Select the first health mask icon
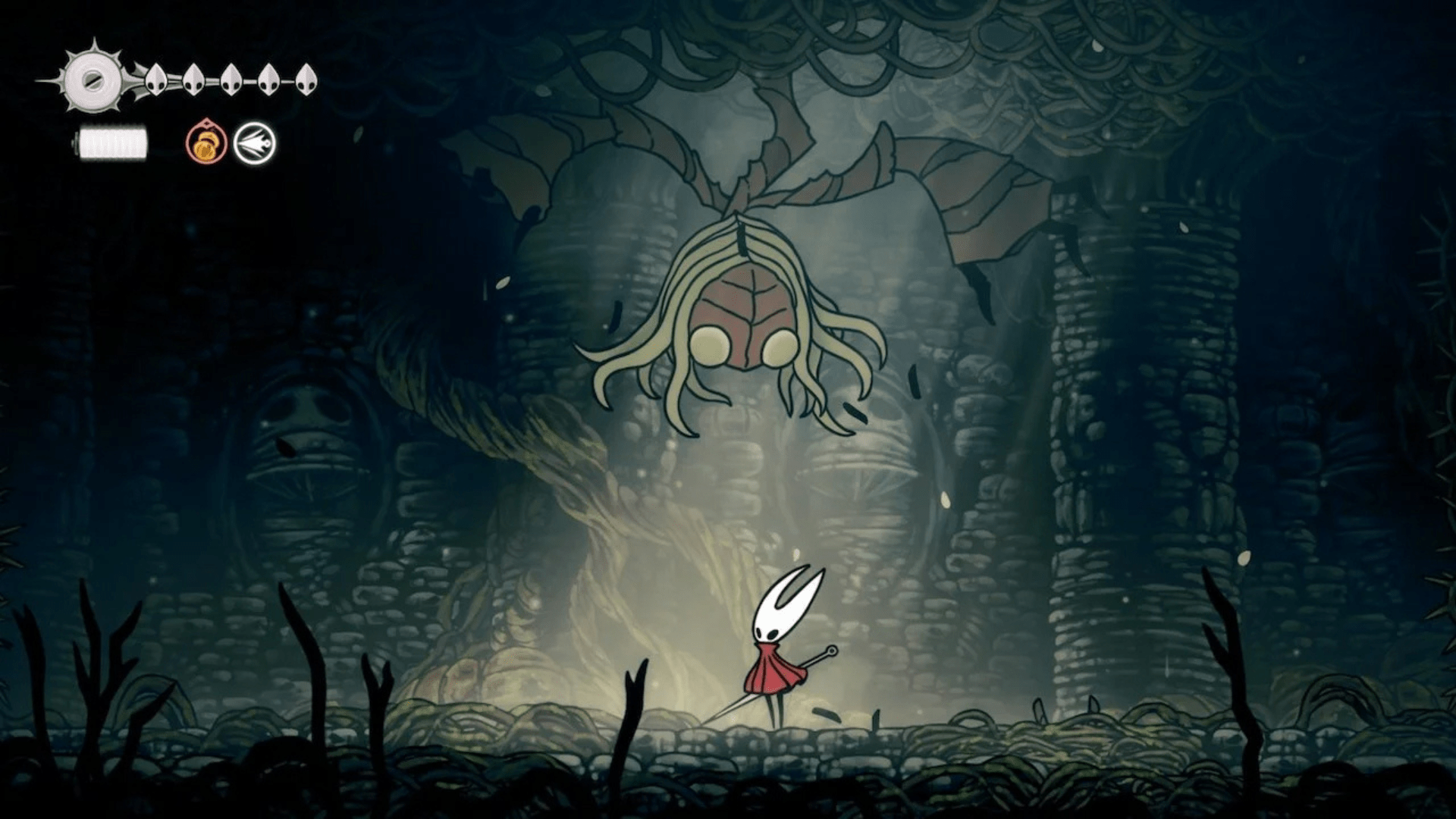Viewport: 1456px width, 819px height. [157, 81]
